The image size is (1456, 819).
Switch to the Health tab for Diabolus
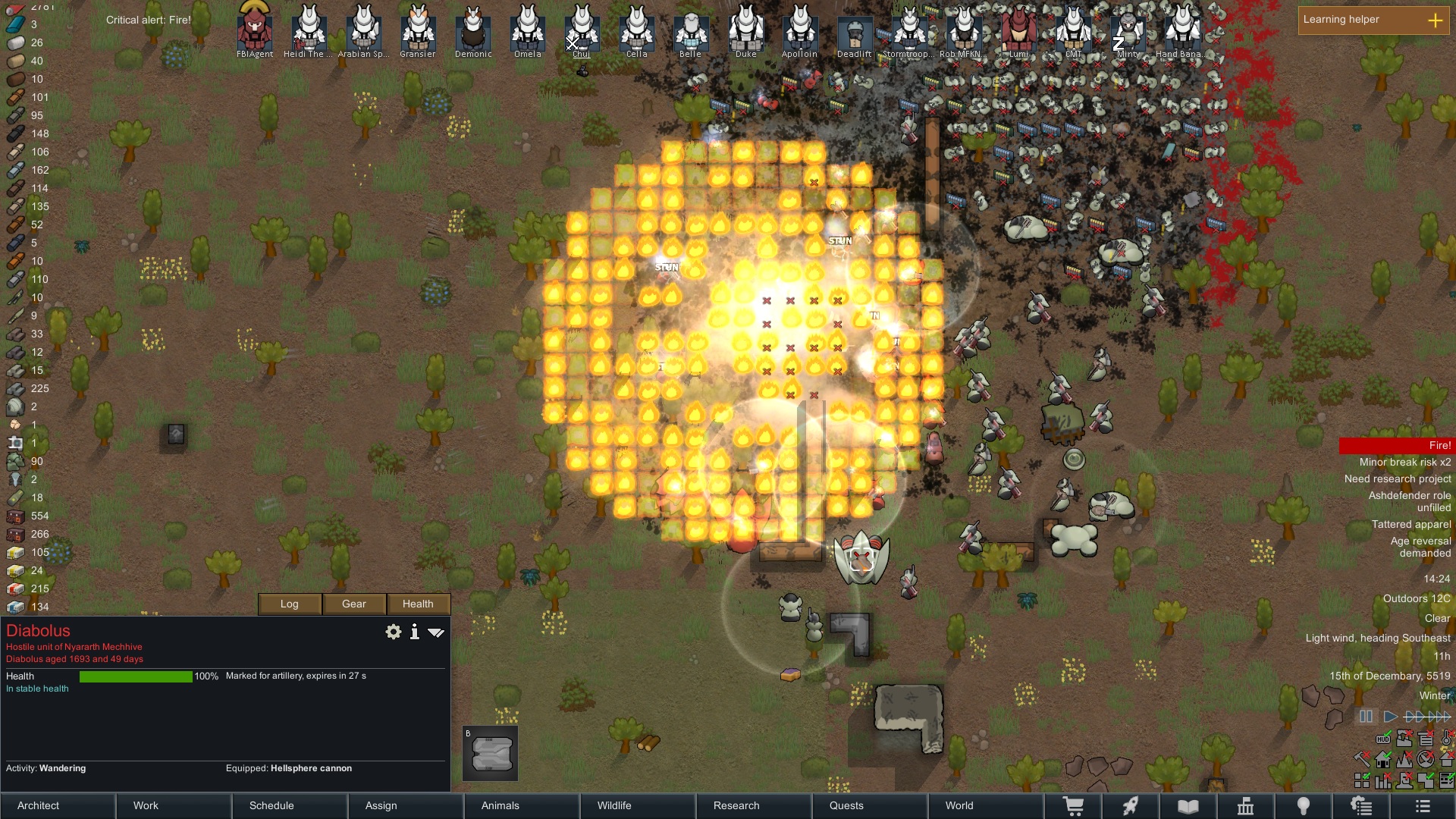418,604
